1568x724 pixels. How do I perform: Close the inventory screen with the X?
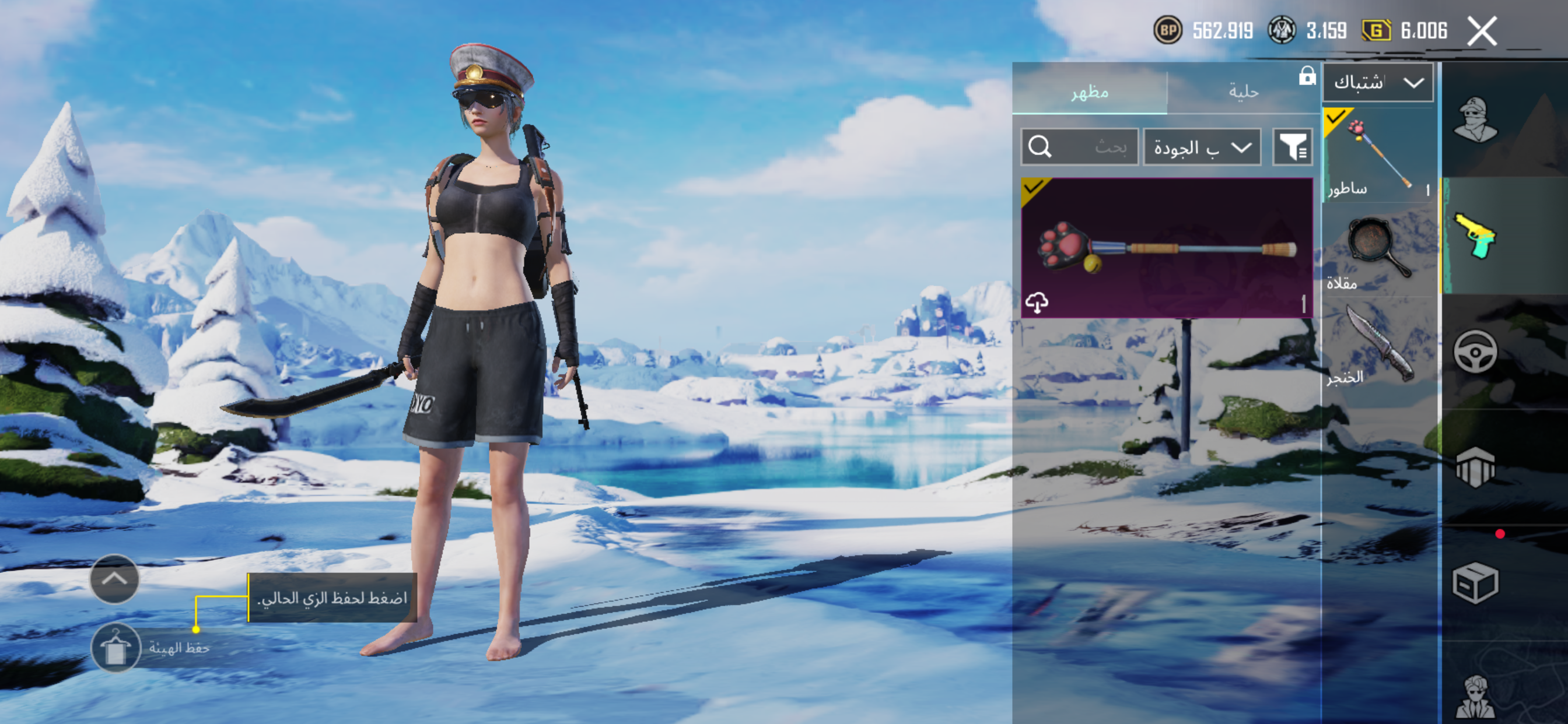pos(1481,31)
